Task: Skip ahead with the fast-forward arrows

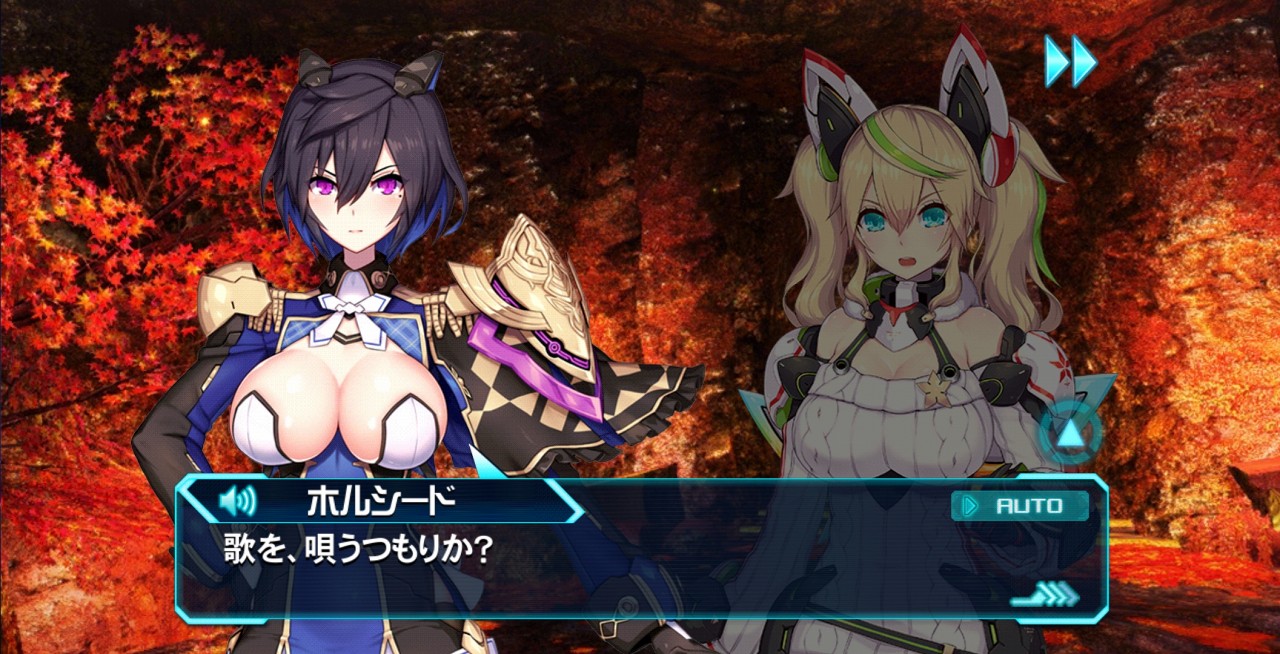Action: [1070, 61]
